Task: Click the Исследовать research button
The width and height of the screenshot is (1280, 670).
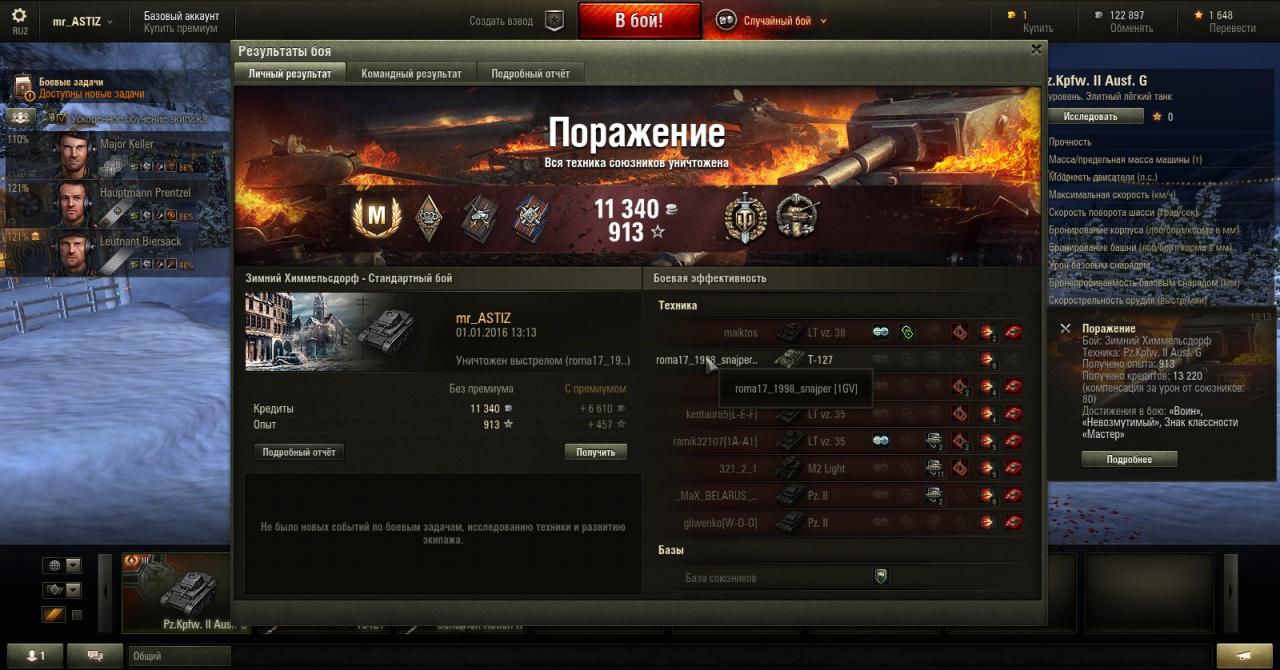Action: (1095, 116)
